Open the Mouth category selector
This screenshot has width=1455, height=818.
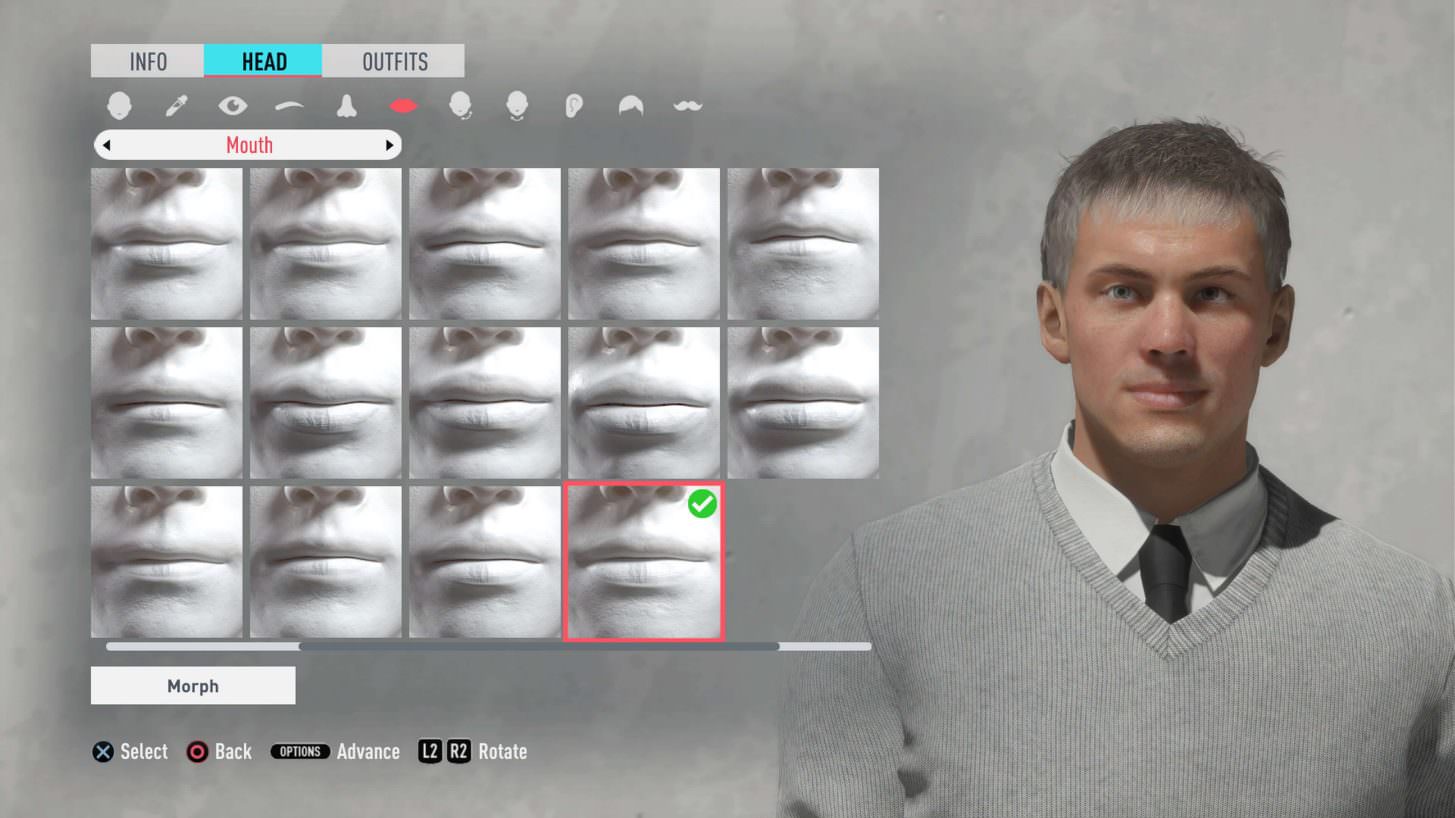click(248, 145)
